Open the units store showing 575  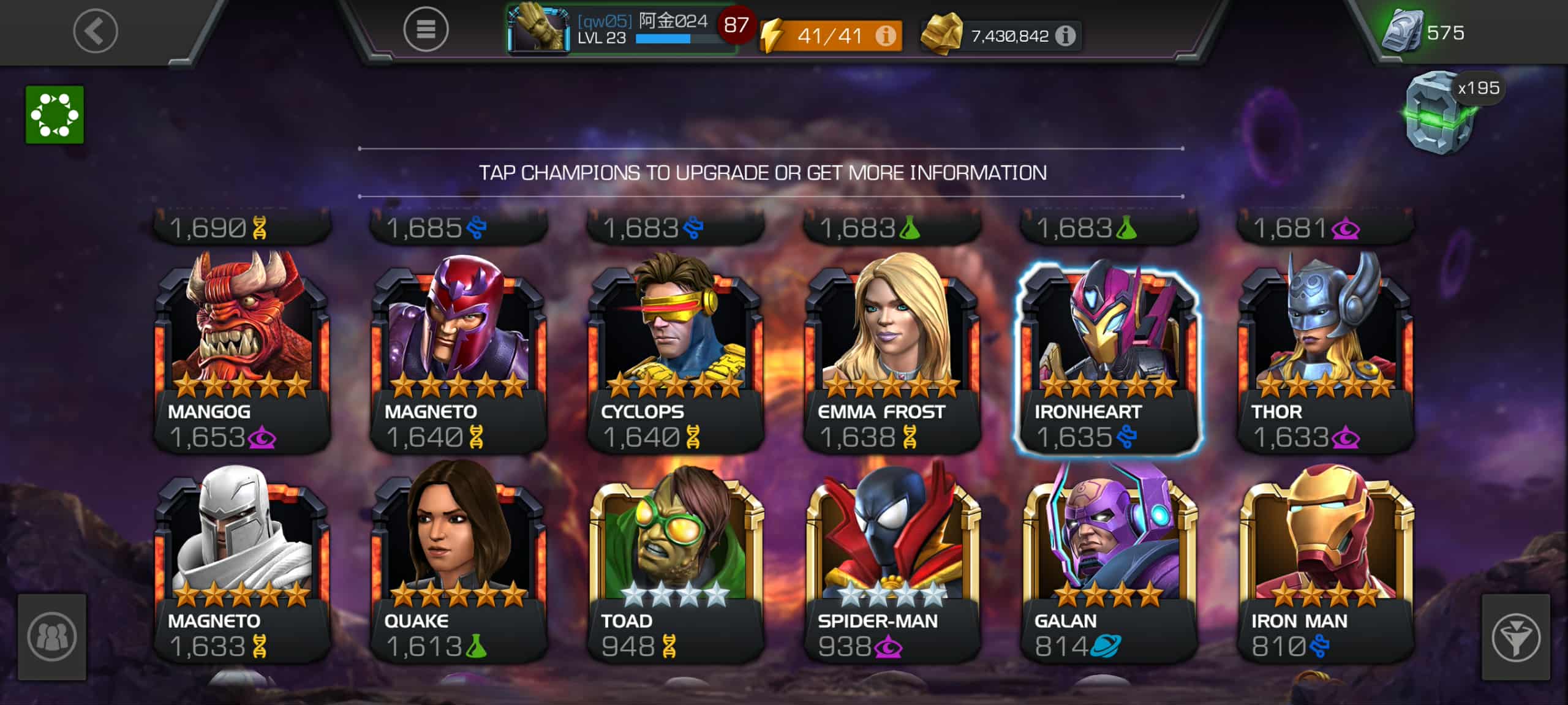pos(1425,32)
